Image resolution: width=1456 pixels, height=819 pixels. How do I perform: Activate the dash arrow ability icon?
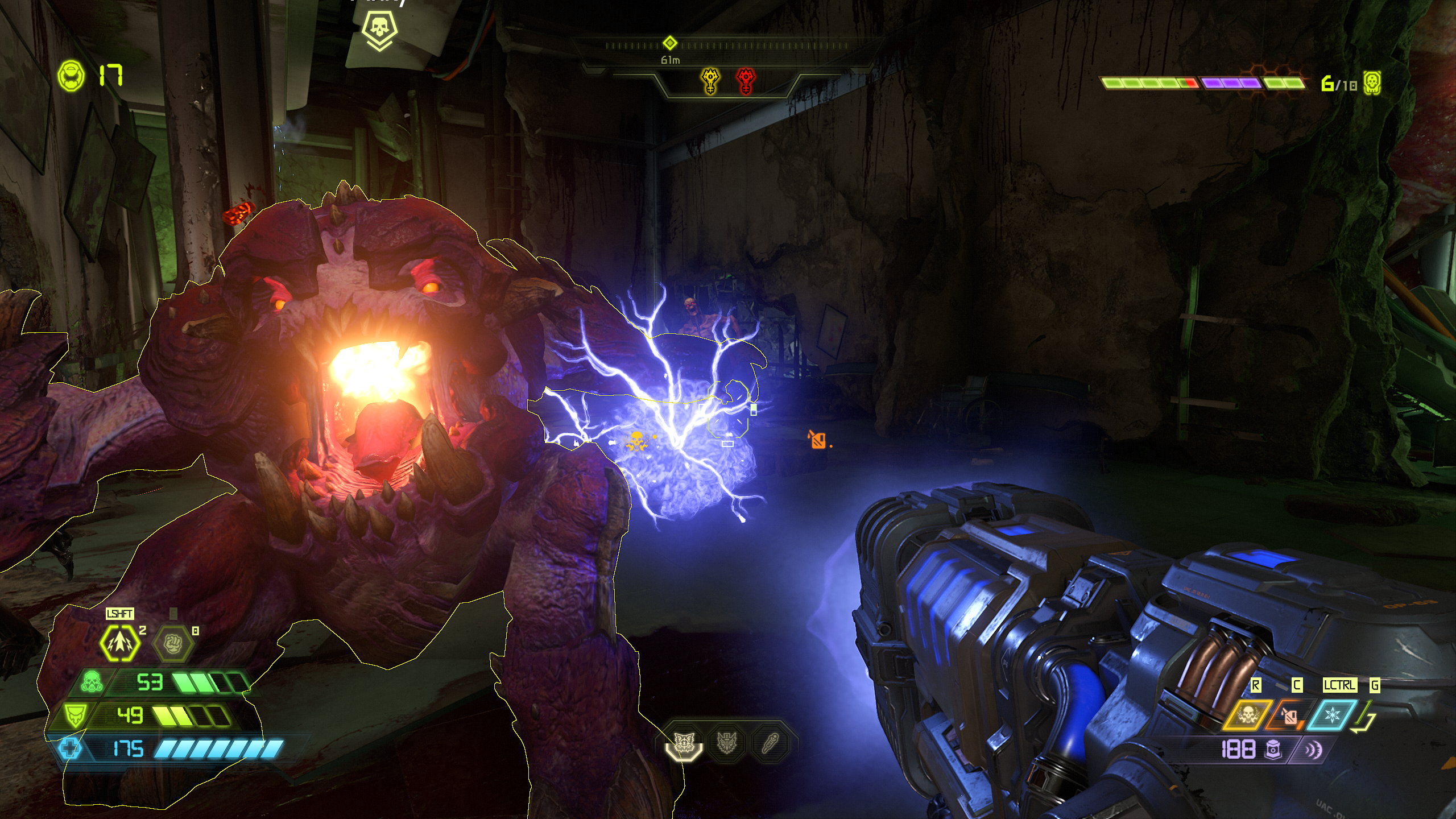pos(119,643)
